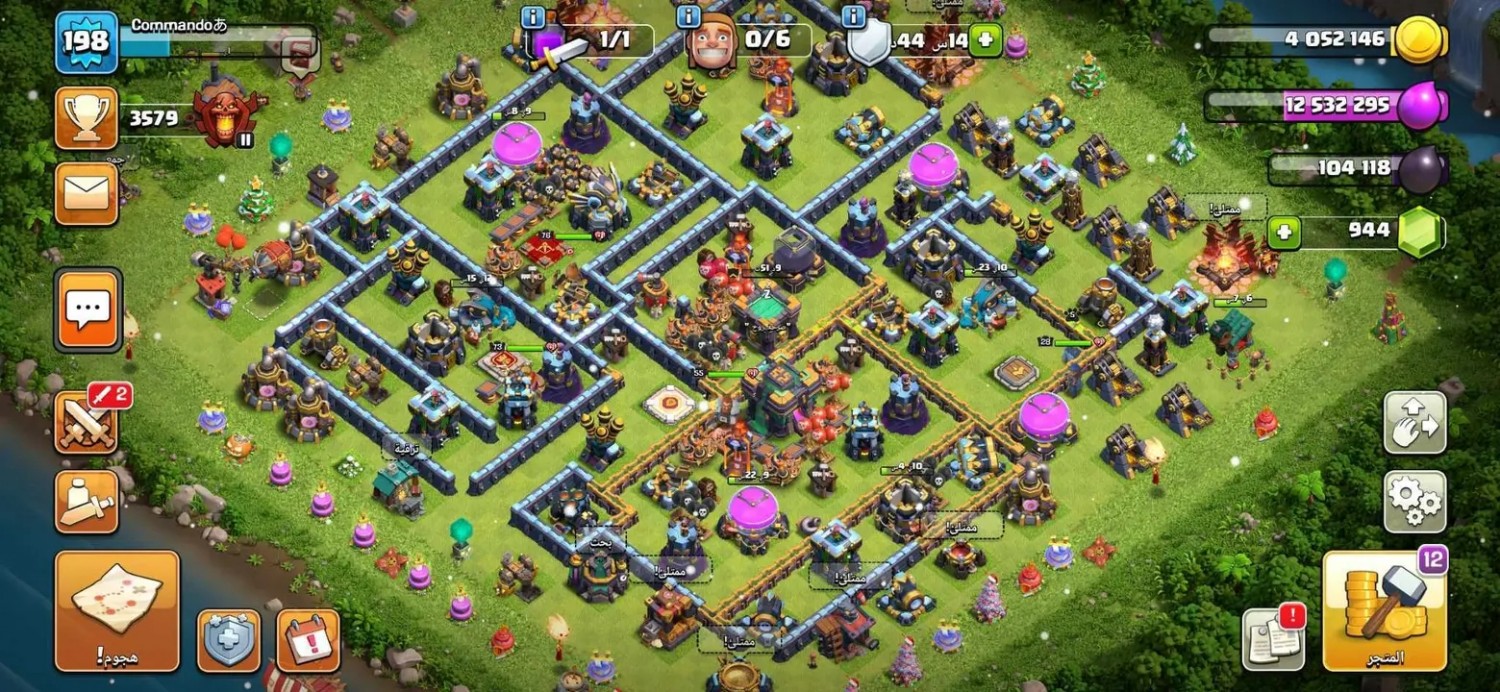Viewport: 1500px width, 692px height.
Task: Open the chat speech bubble button
Action: [x=88, y=310]
